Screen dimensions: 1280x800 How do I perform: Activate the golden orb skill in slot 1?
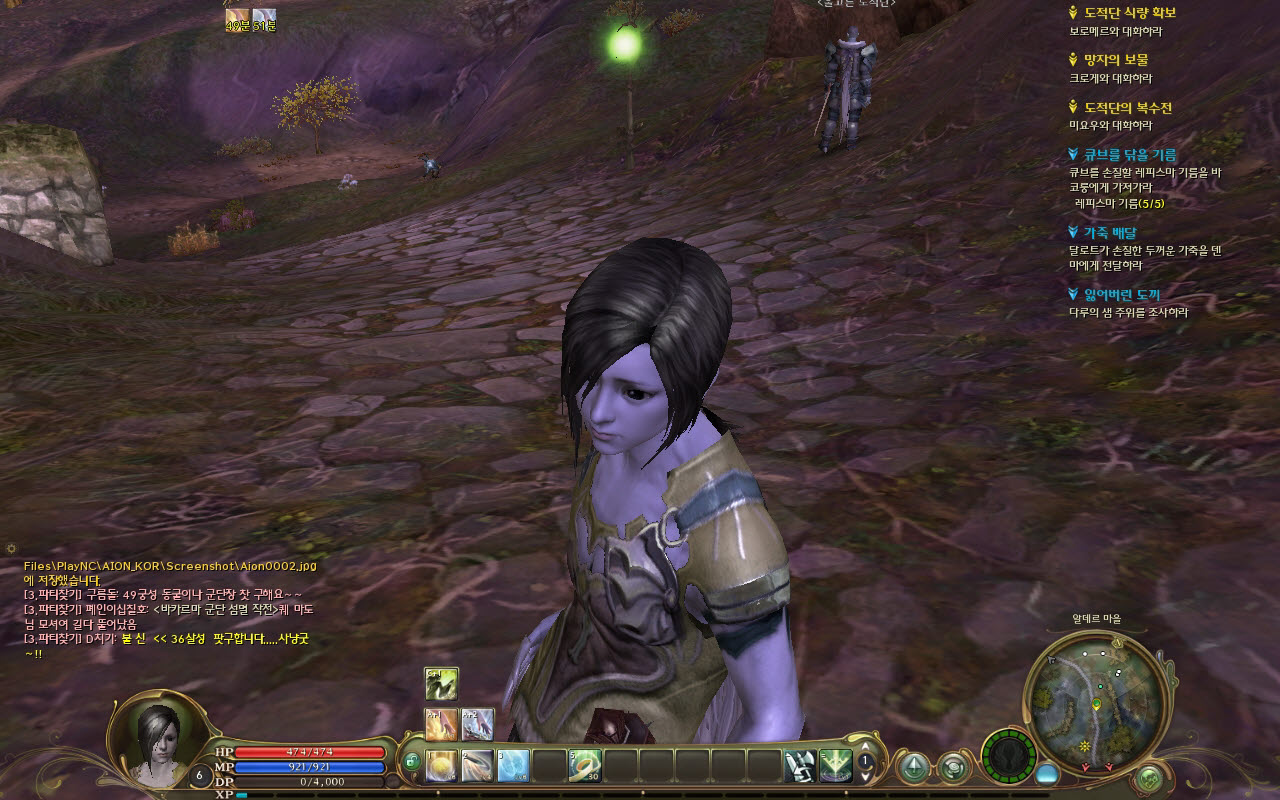[x=442, y=766]
